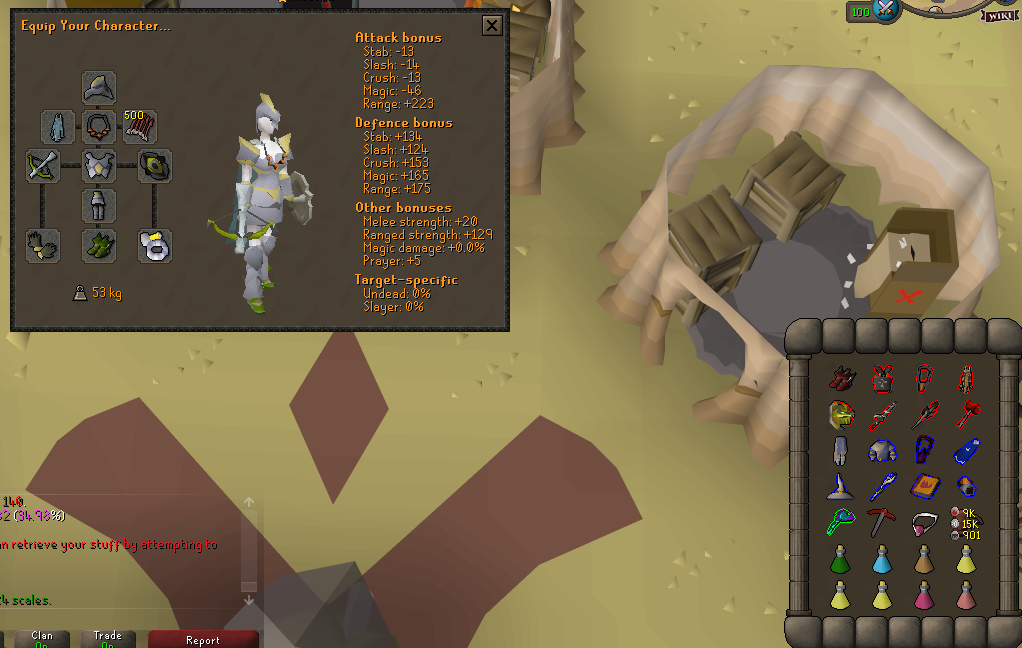1022x648 pixels.
Task: Select the arrows ammo slot showing 500
Action: pyautogui.click(x=139, y=127)
